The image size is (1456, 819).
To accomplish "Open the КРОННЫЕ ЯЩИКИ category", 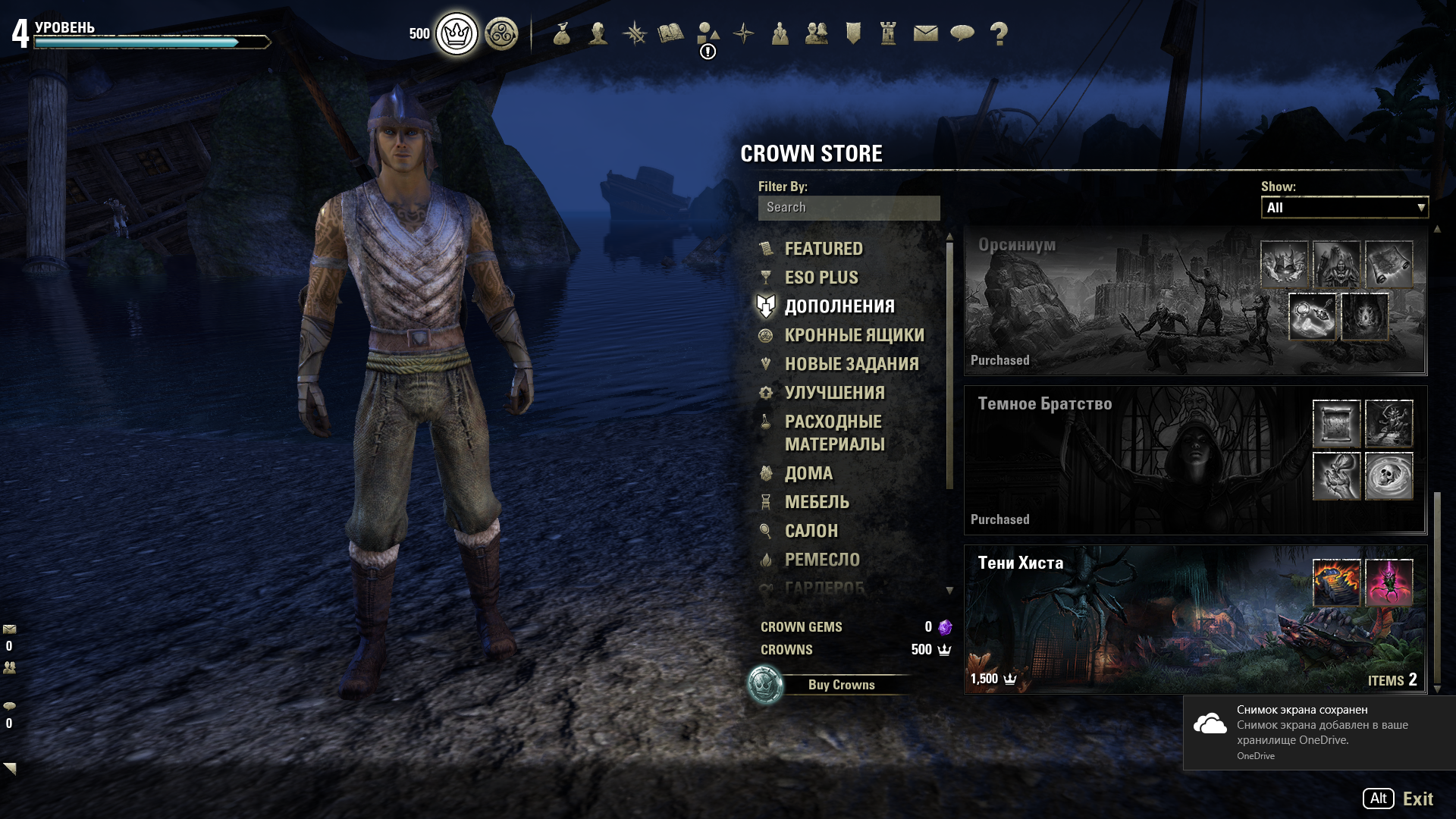I will tap(854, 335).
